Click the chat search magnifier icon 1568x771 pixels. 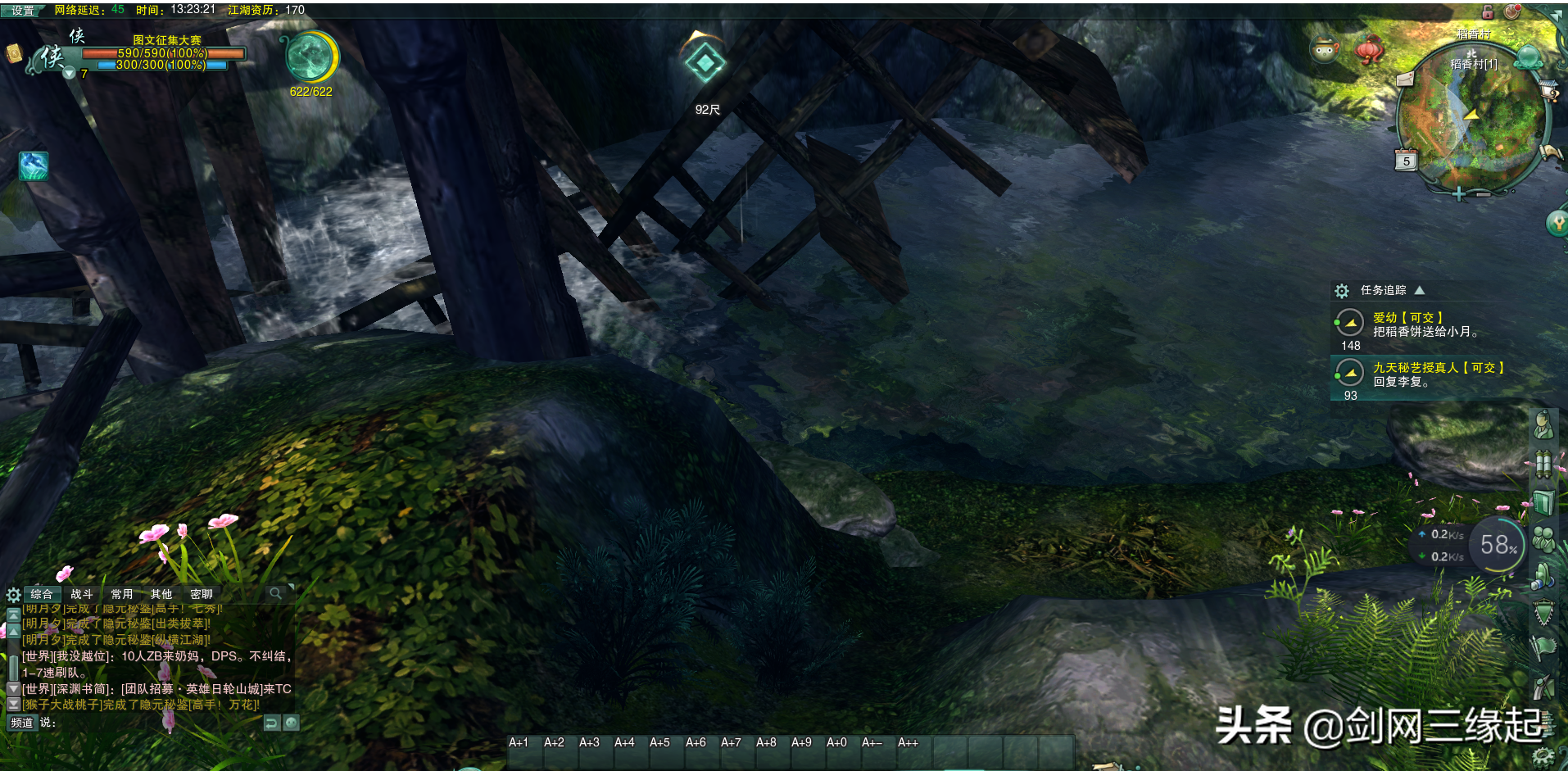[x=276, y=593]
